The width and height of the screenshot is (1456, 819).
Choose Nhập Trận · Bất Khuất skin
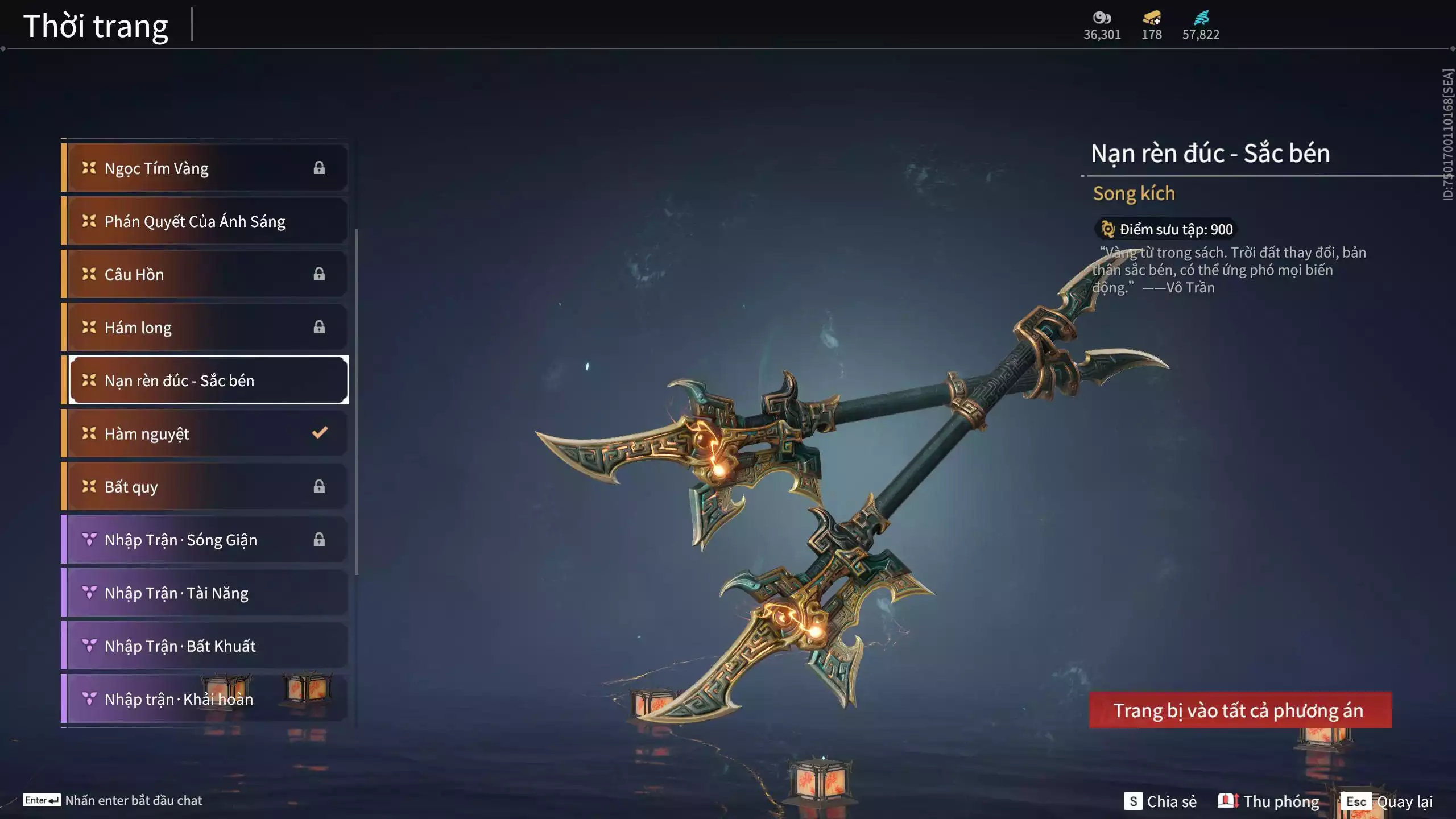(x=205, y=646)
